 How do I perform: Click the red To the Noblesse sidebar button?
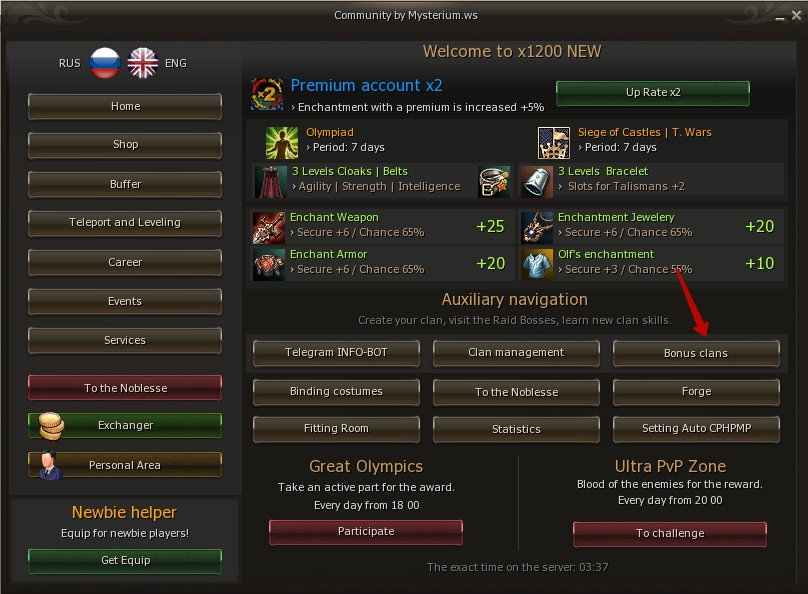click(x=125, y=388)
